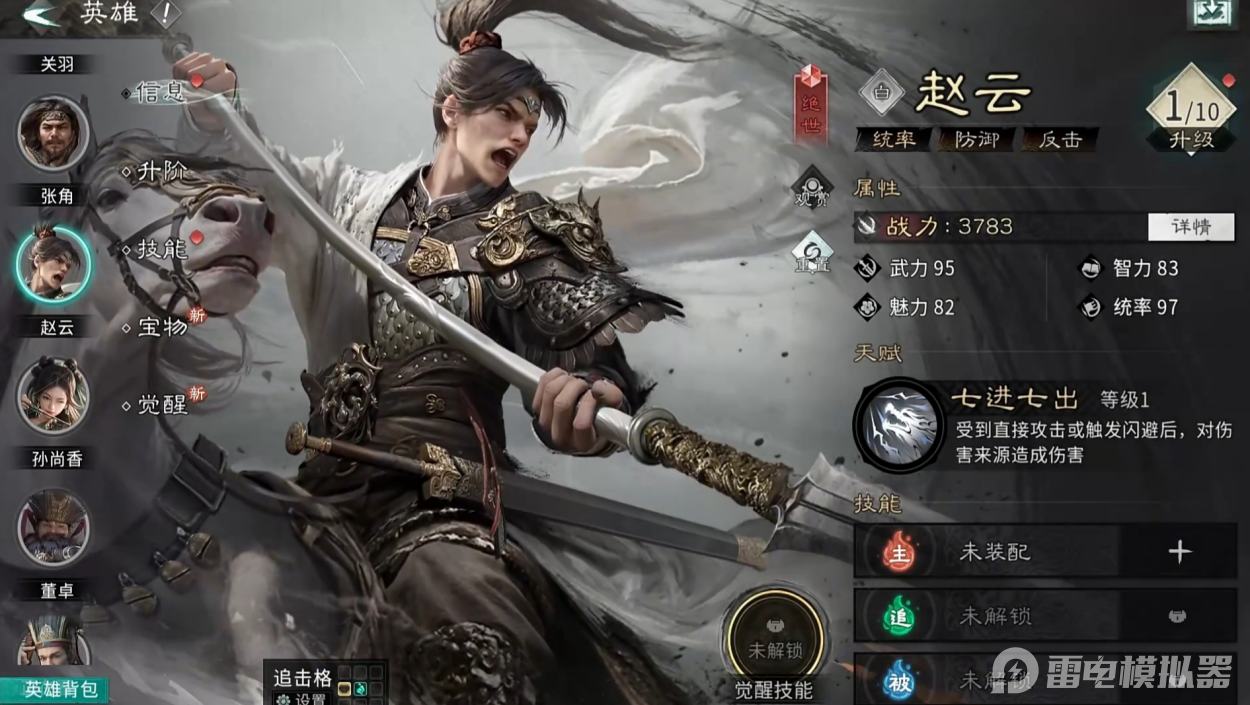The height and width of the screenshot is (705, 1250).
Task: Go back using the arrow beside 英雄
Action: 41,15
